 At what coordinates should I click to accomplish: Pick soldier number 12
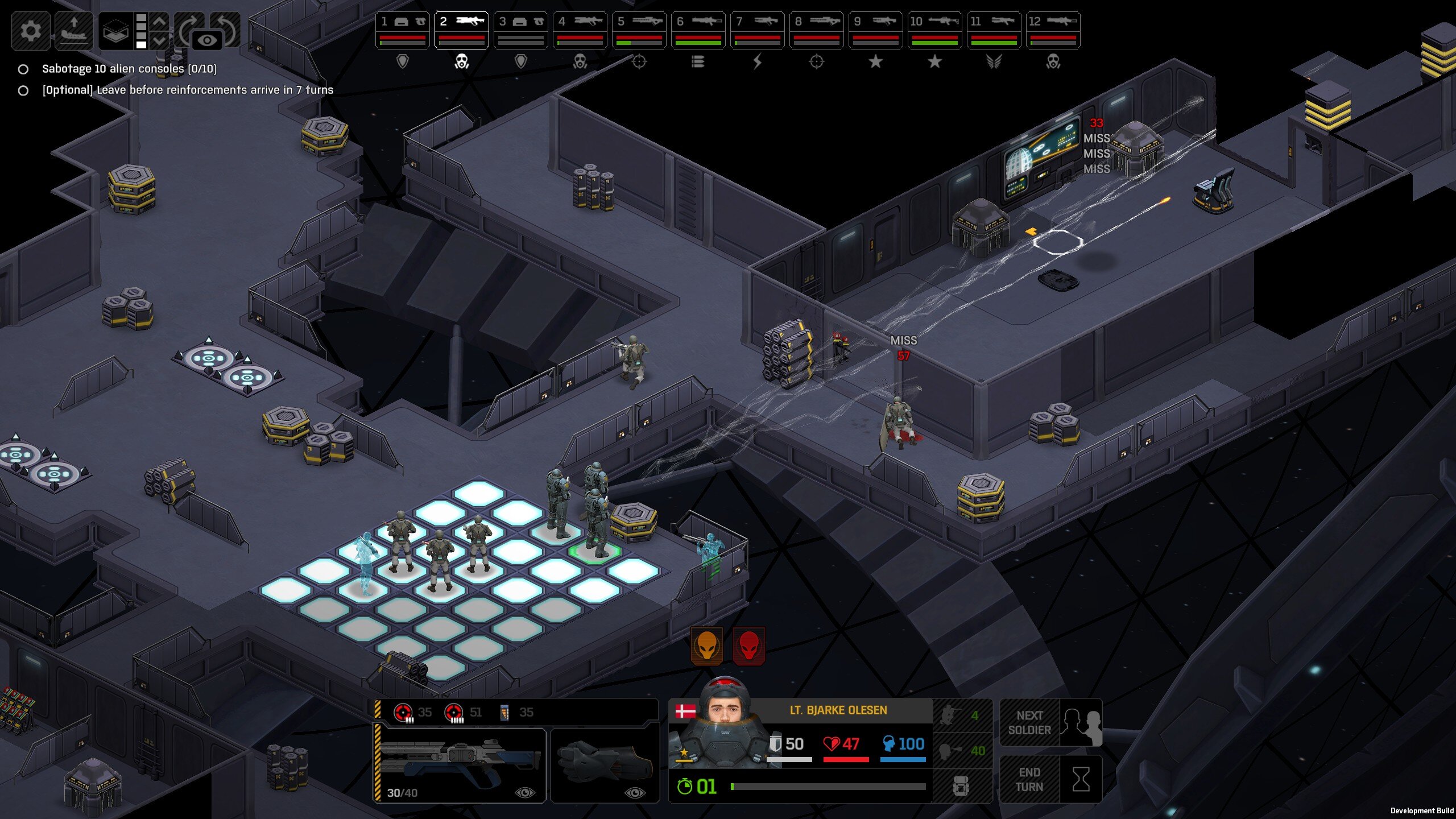coord(1053,30)
